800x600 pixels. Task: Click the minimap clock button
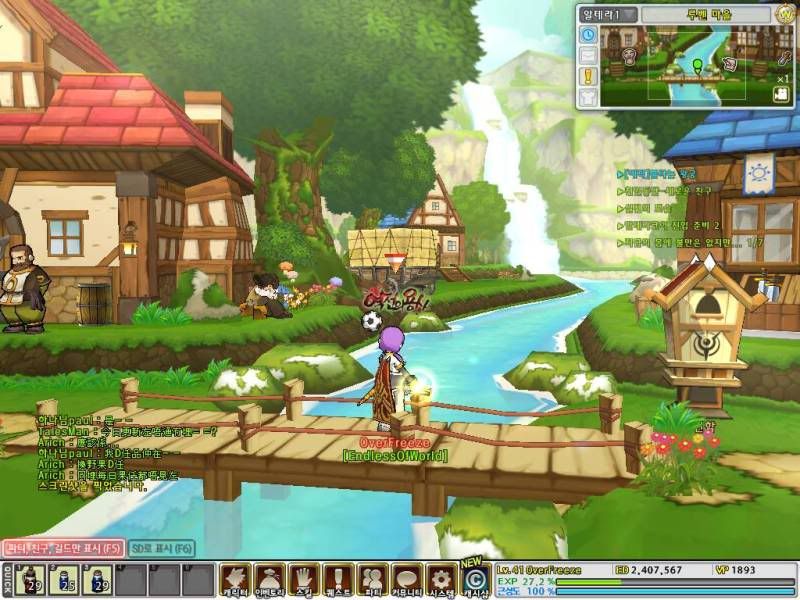pos(588,35)
